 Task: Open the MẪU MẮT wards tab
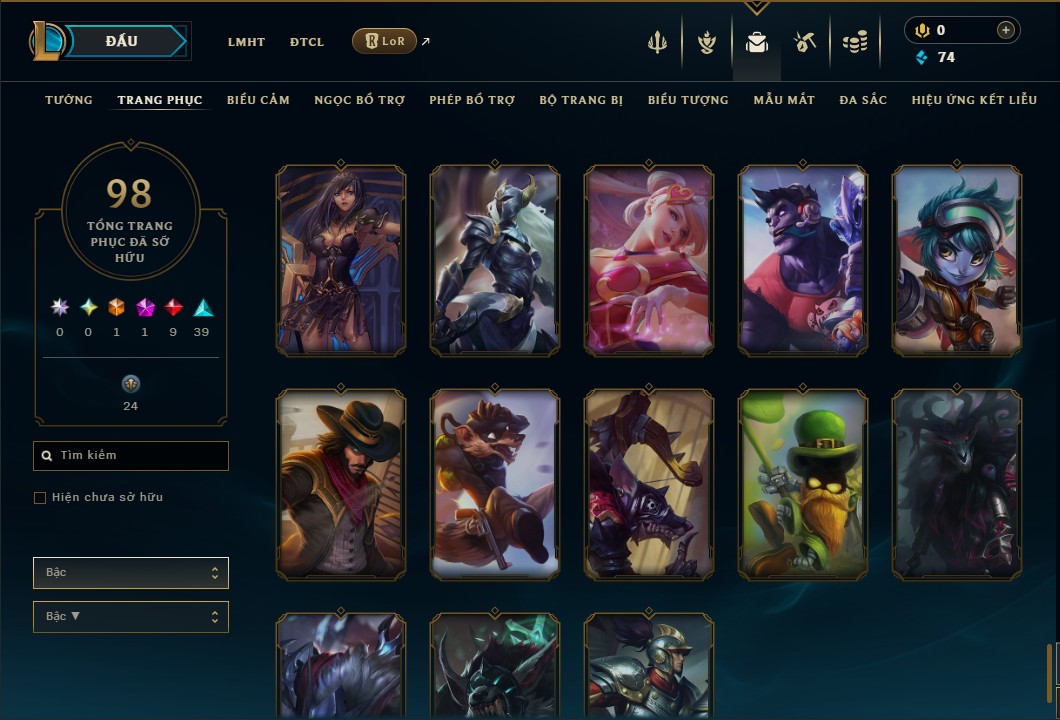click(784, 100)
